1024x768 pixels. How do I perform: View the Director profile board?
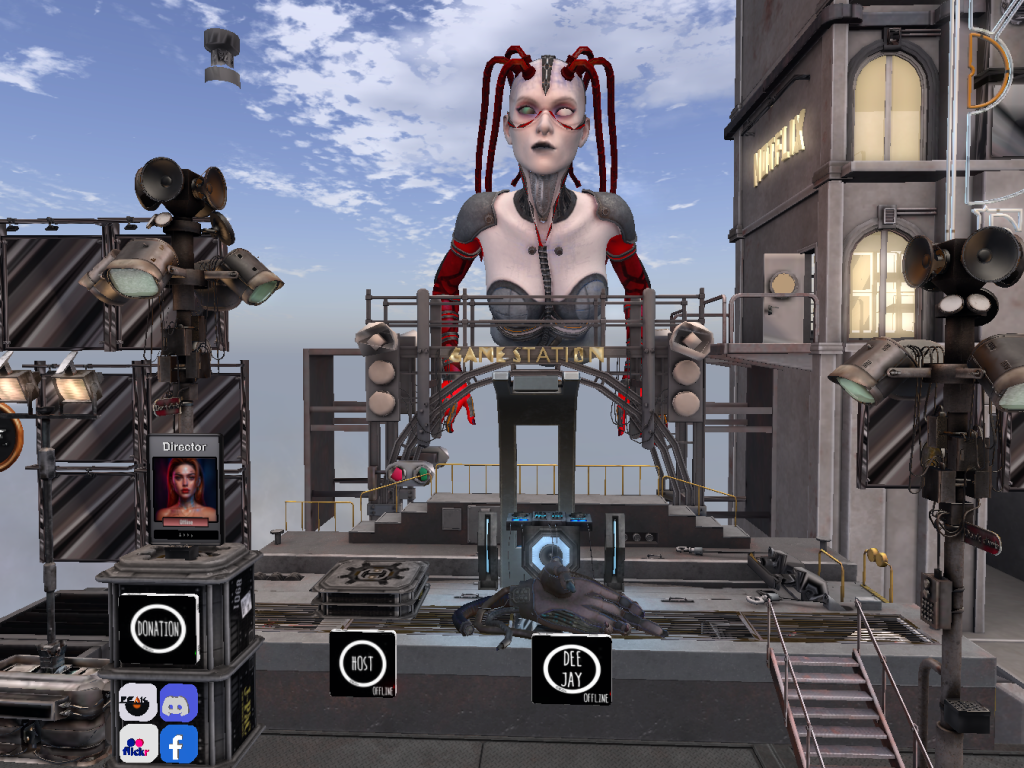(185, 489)
